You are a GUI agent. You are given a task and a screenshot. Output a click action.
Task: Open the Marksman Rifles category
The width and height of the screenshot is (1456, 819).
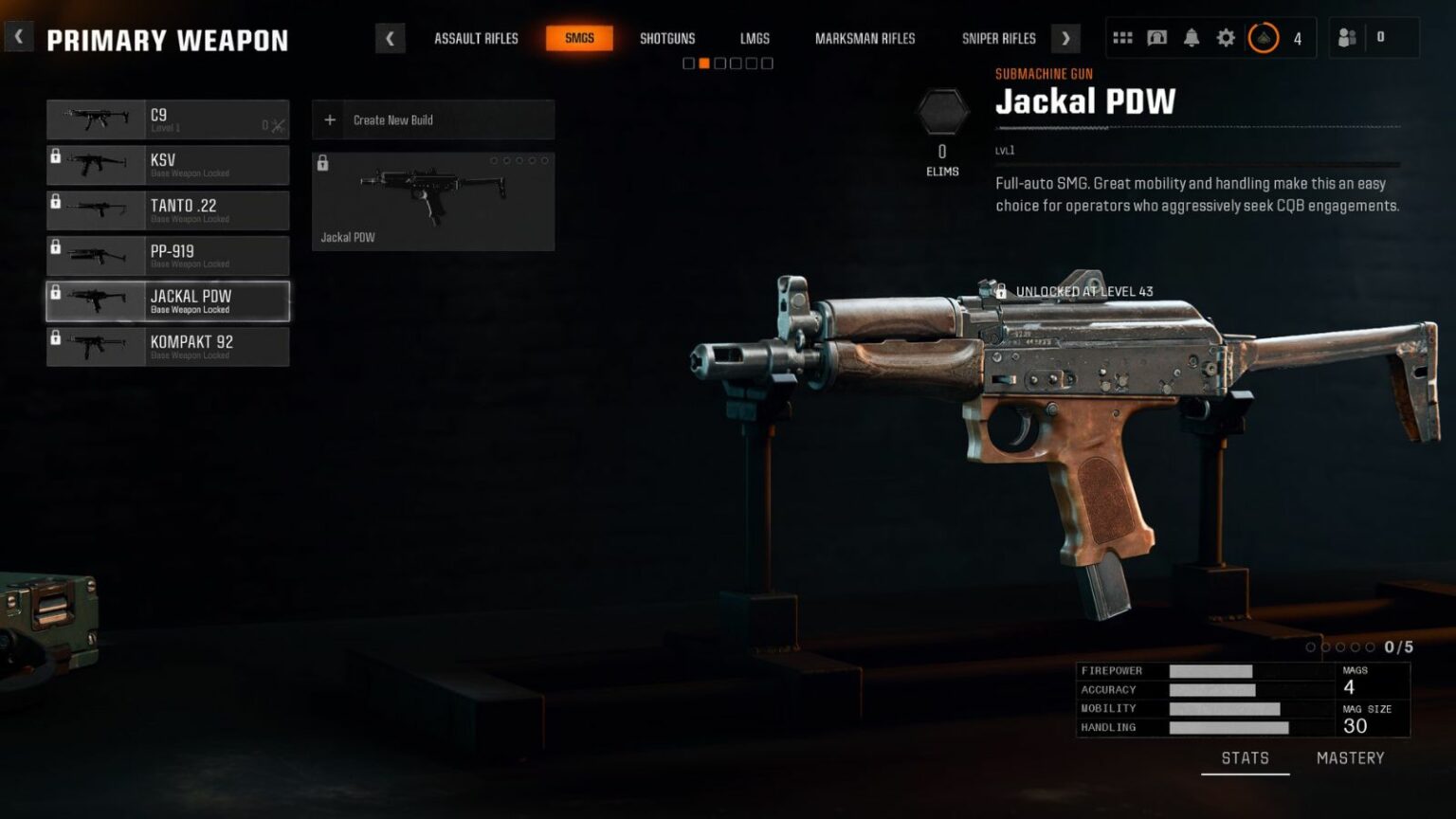864,38
